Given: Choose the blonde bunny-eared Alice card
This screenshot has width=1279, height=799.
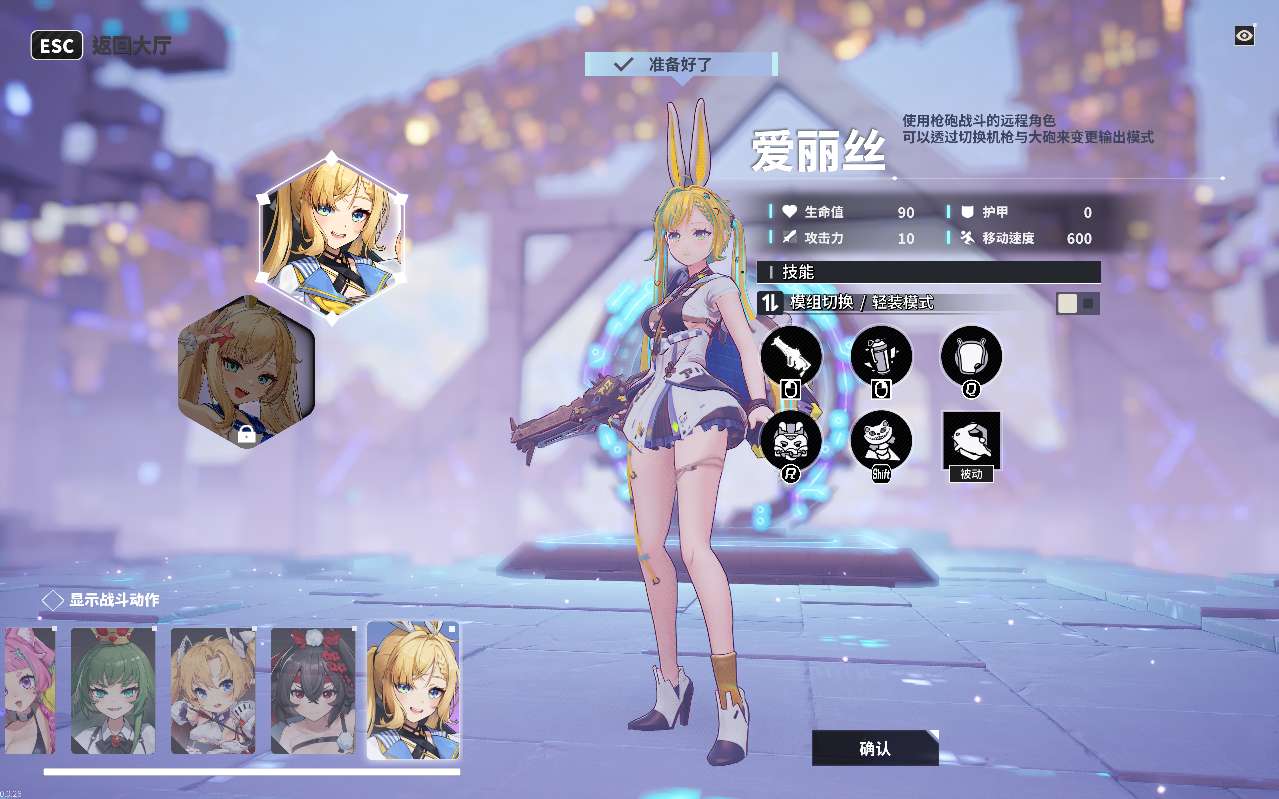Looking at the screenshot, I should tap(413, 690).
